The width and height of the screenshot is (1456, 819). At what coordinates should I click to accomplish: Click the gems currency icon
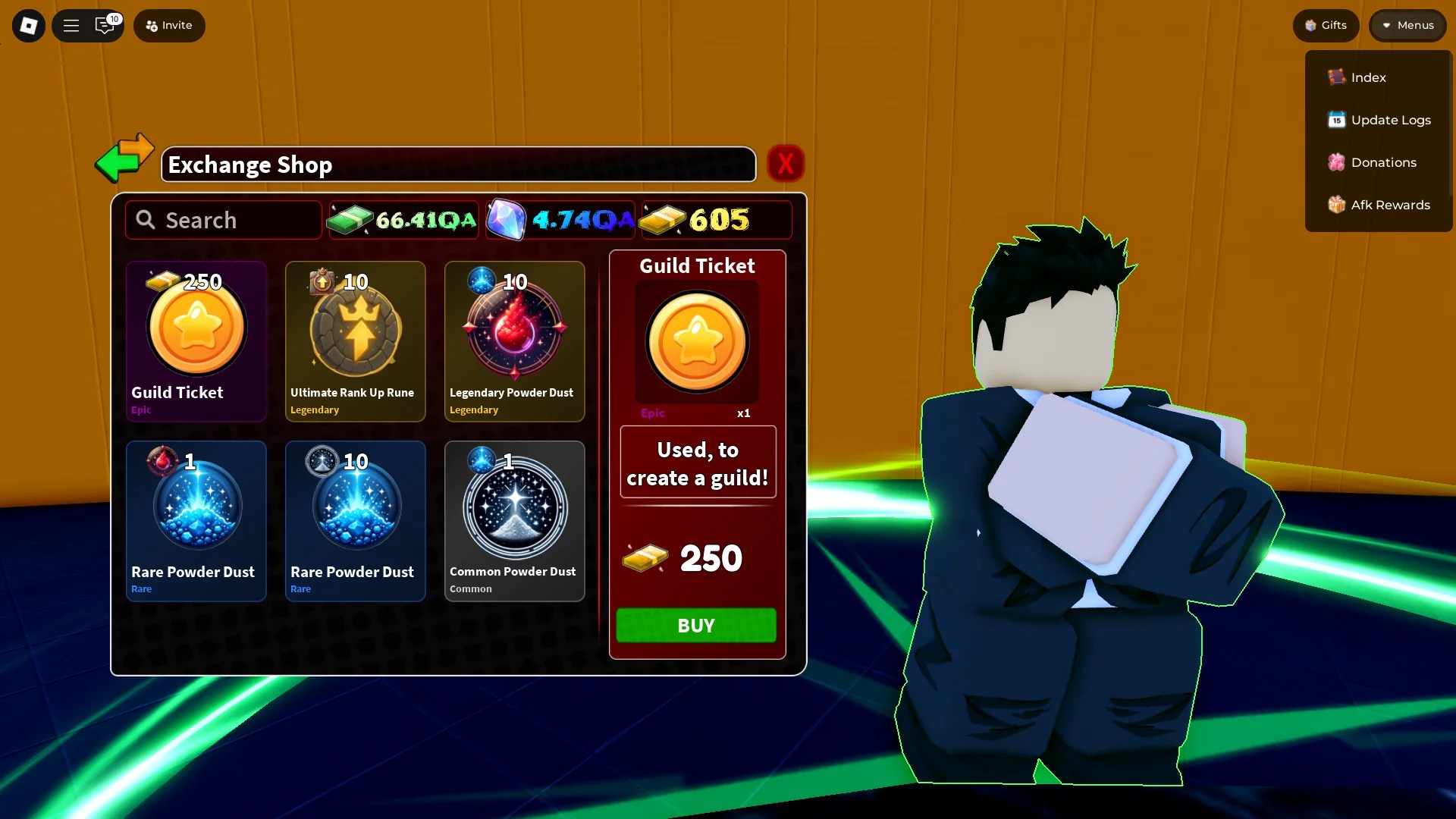(508, 220)
